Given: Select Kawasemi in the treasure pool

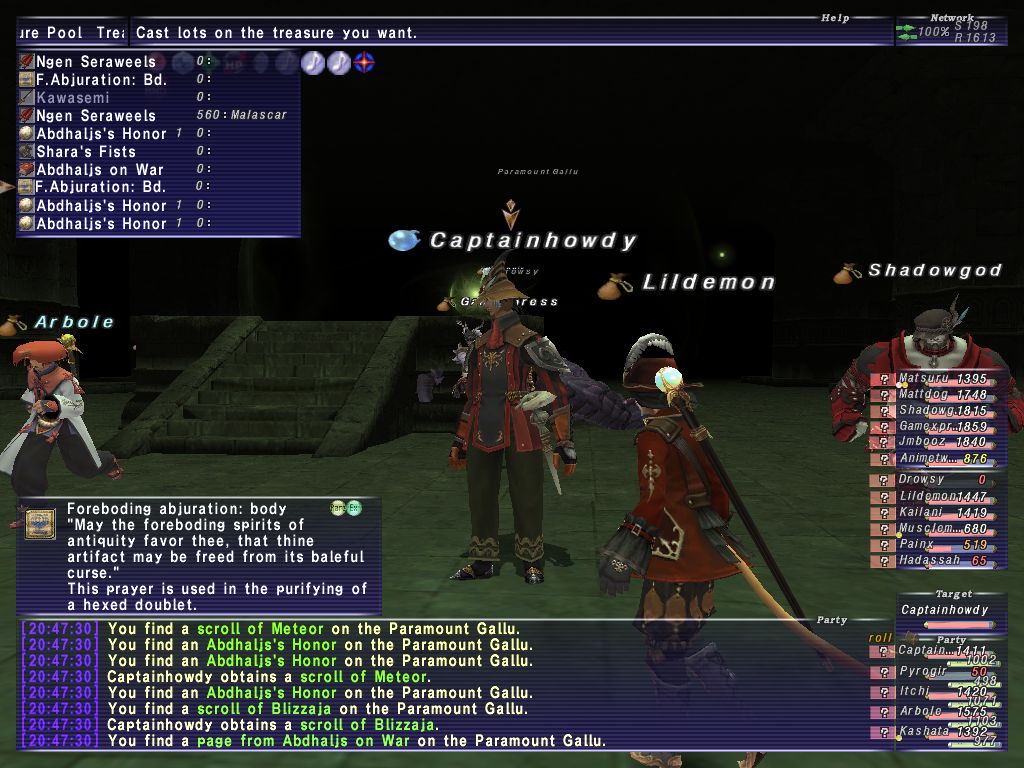Looking at the screenshot, I should tap(72, 98).
